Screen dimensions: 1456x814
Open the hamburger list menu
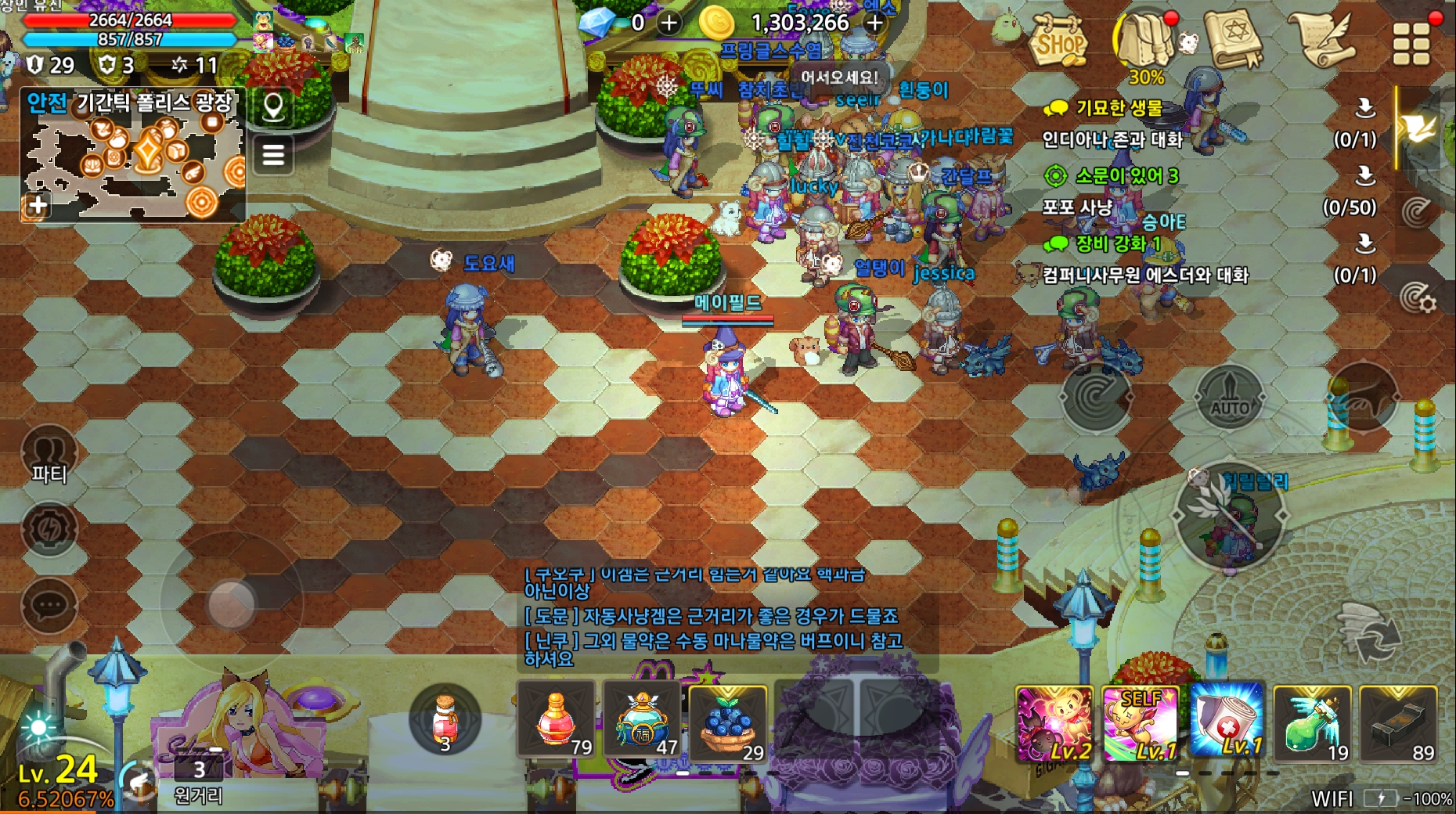[273, 154]
